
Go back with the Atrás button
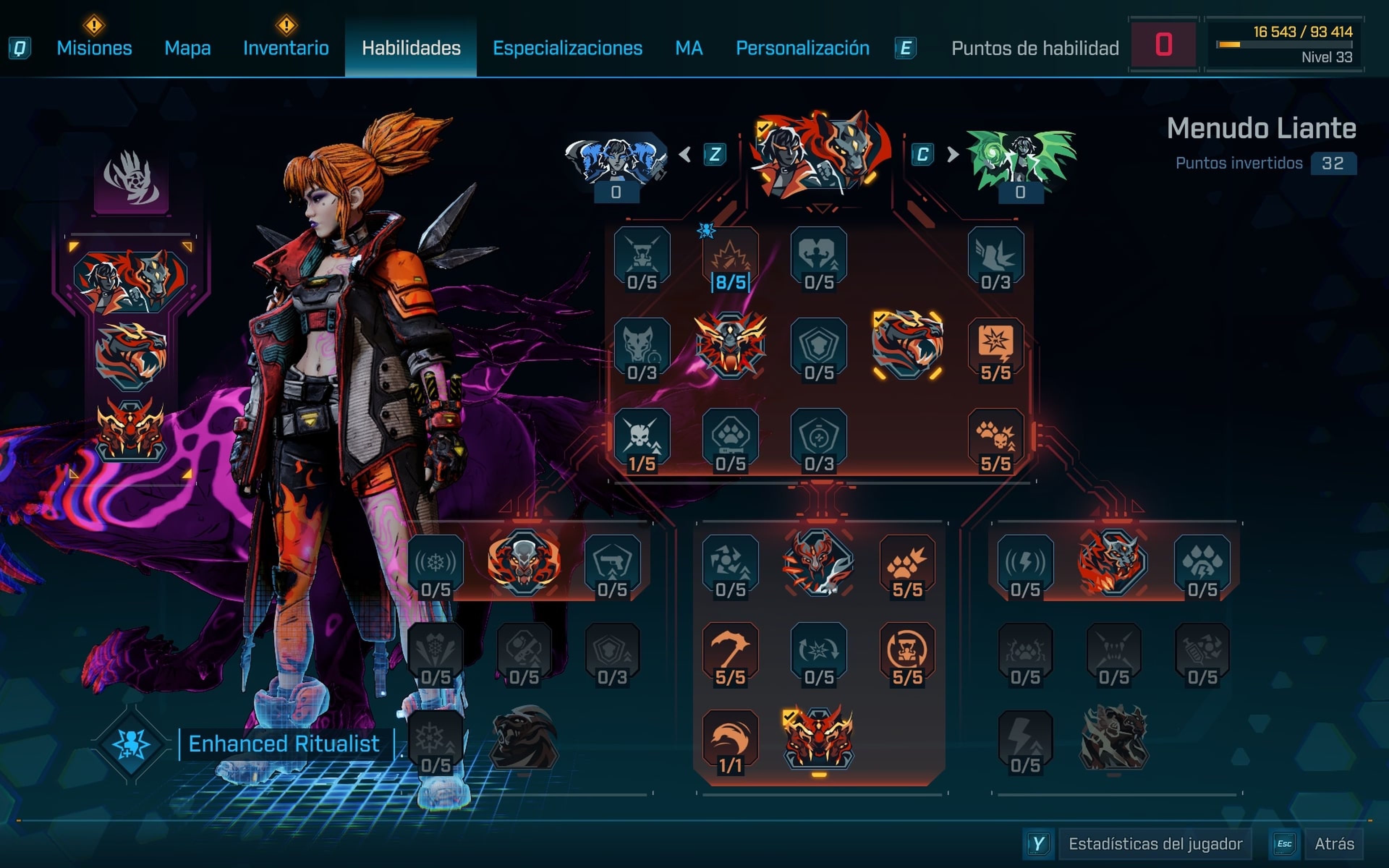tap(1334, 843)
